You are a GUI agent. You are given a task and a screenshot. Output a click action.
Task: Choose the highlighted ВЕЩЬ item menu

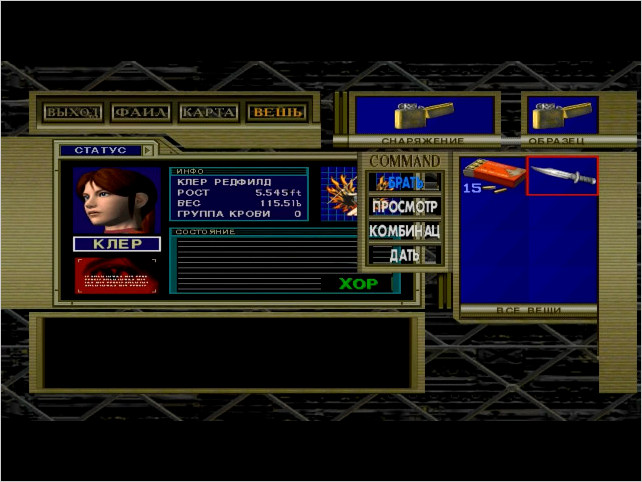pos(278,112)
